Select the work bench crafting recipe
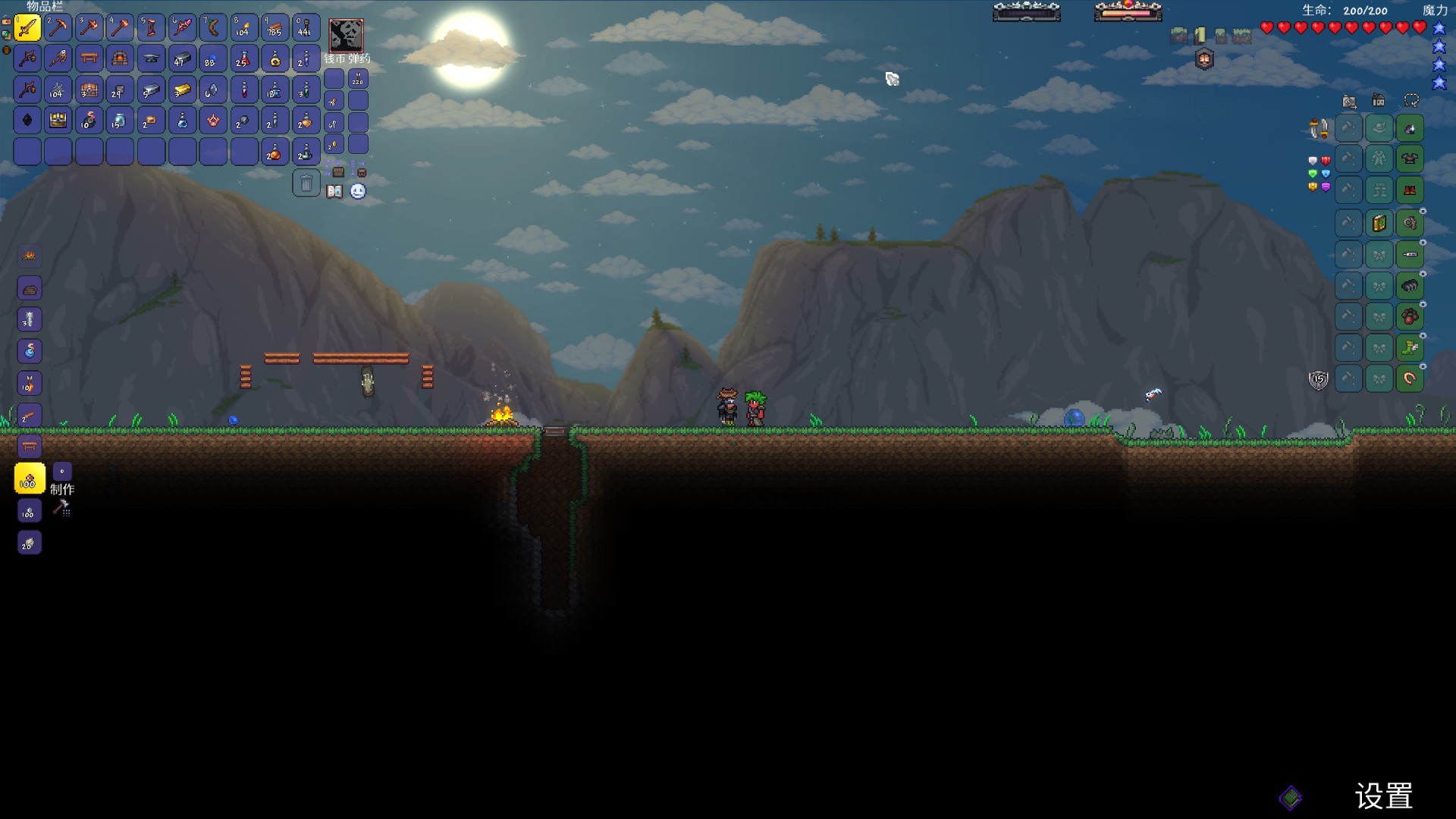 click(30, 446)
